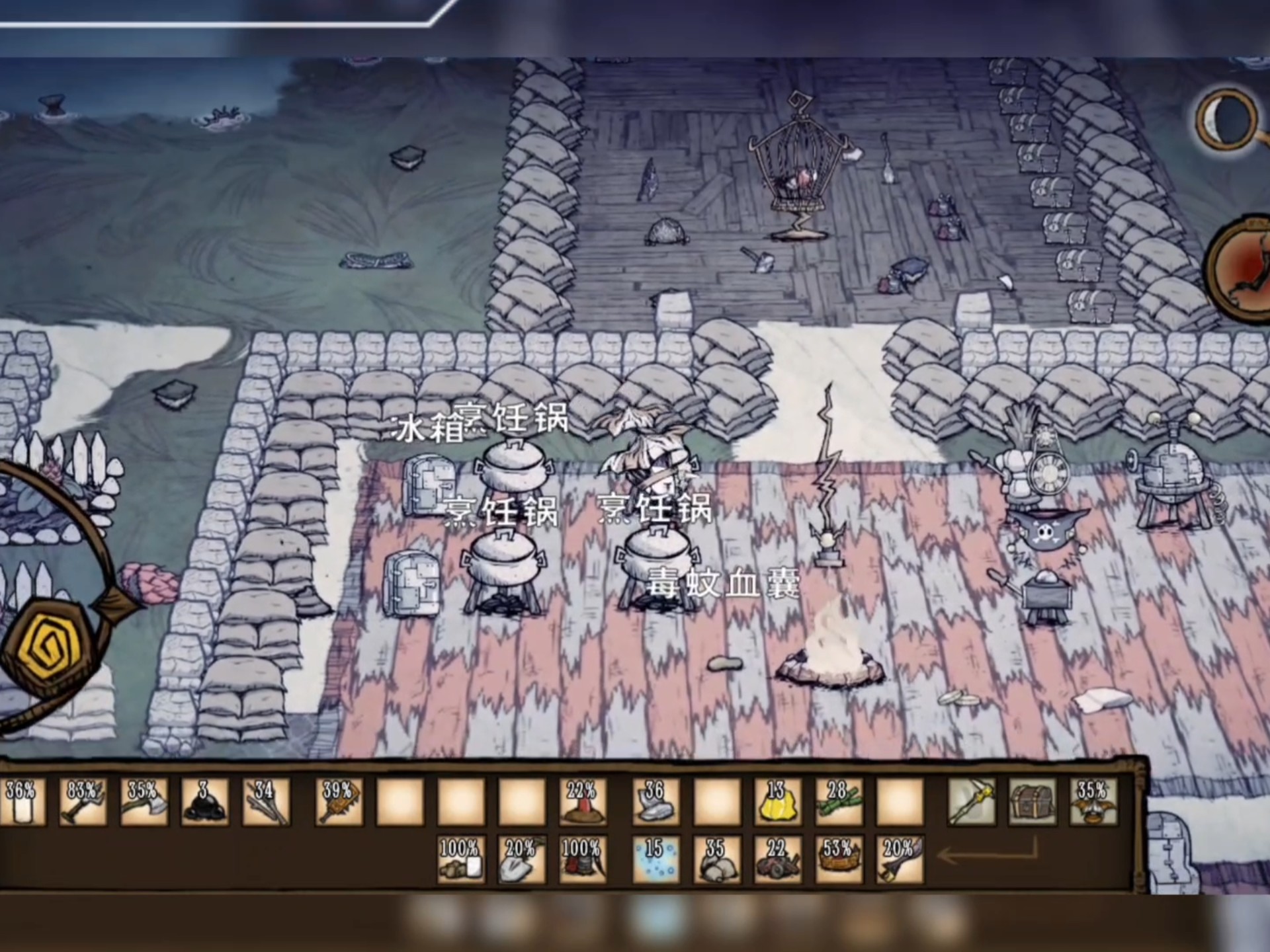
Task: Pick the blue ice stack of 15
Action: point(655,859)
